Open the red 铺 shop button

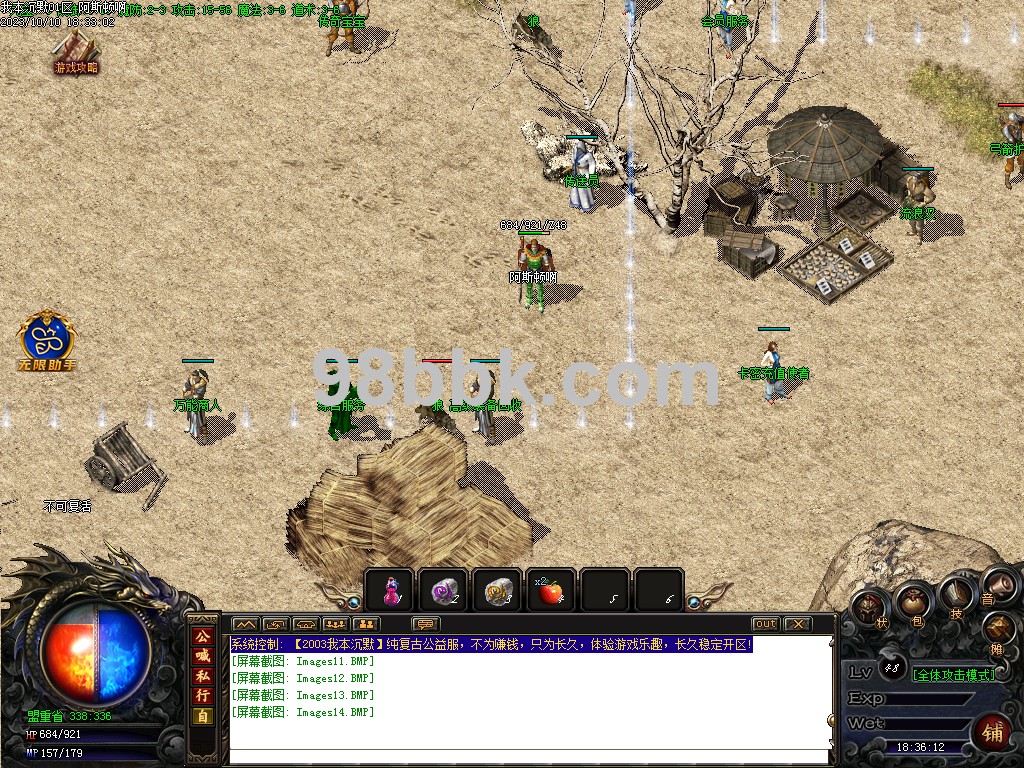992,732
